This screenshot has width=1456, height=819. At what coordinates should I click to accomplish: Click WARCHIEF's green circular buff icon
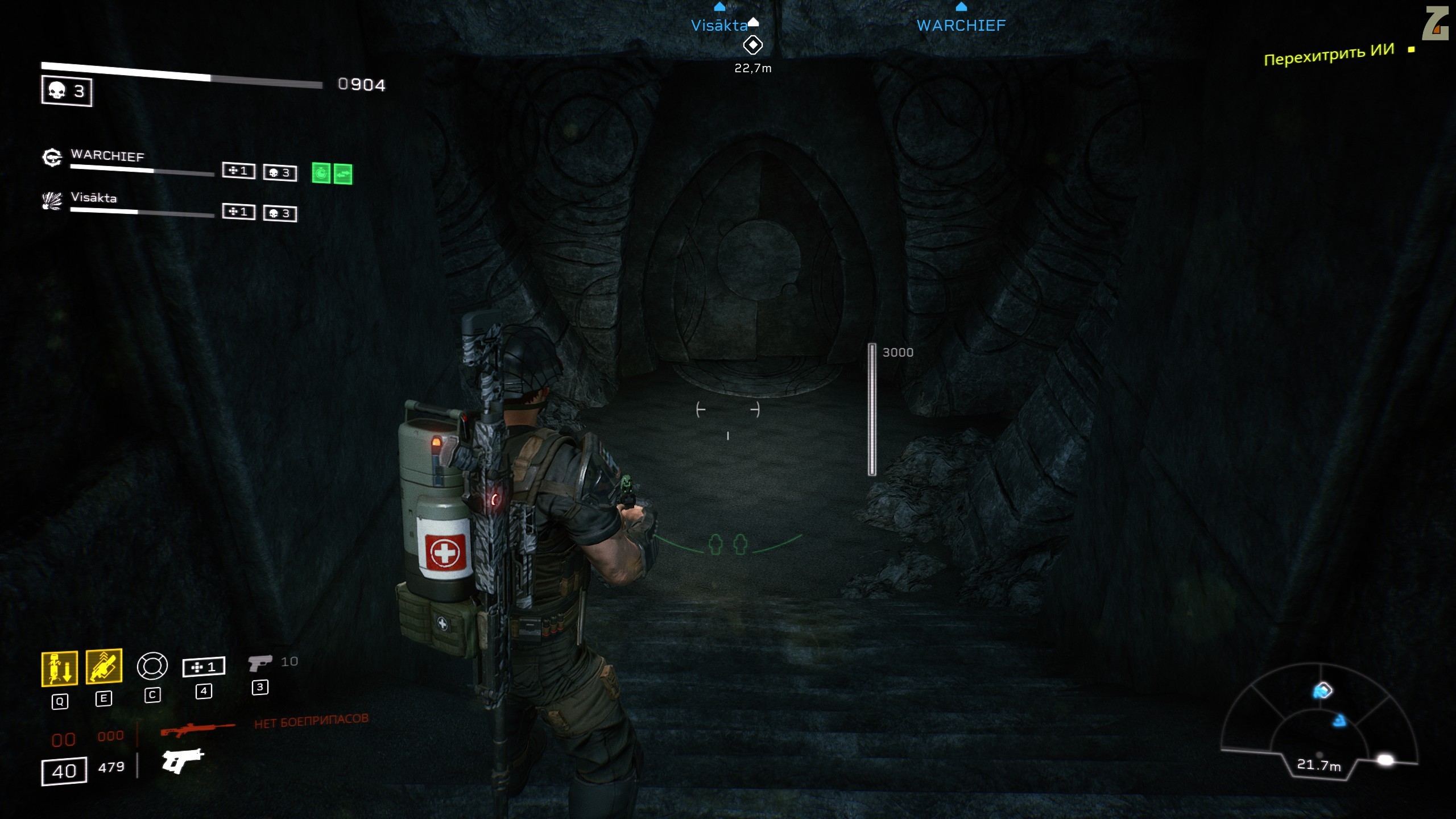click(321, 173)
